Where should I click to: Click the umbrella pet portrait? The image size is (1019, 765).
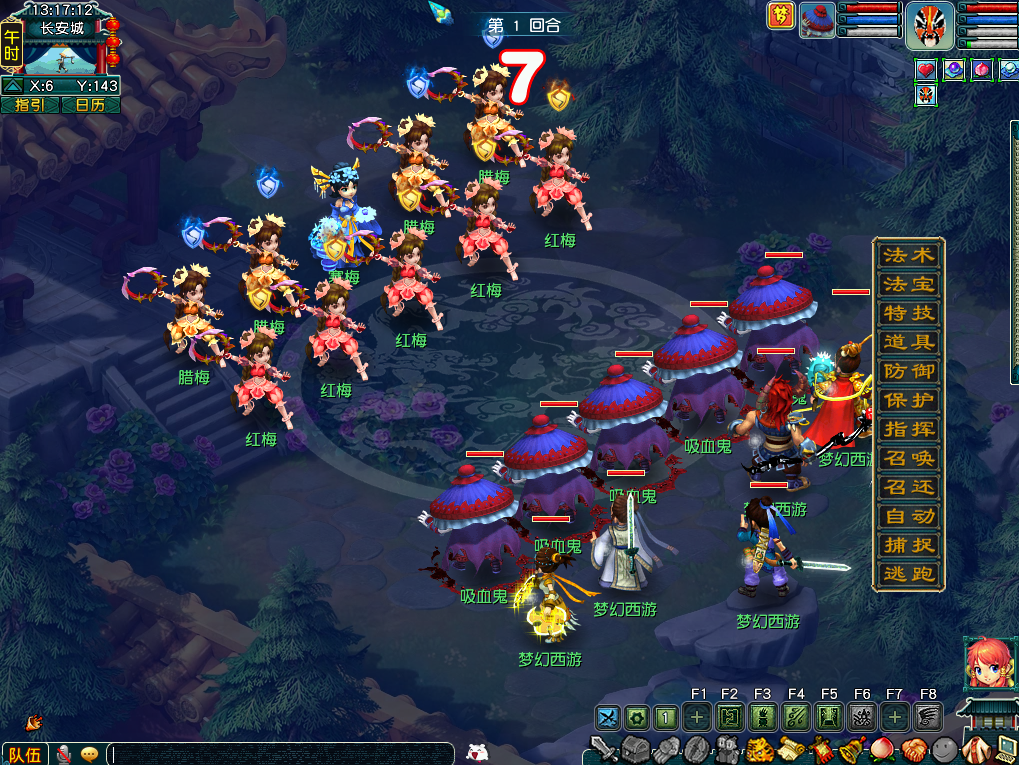(817, 20)
